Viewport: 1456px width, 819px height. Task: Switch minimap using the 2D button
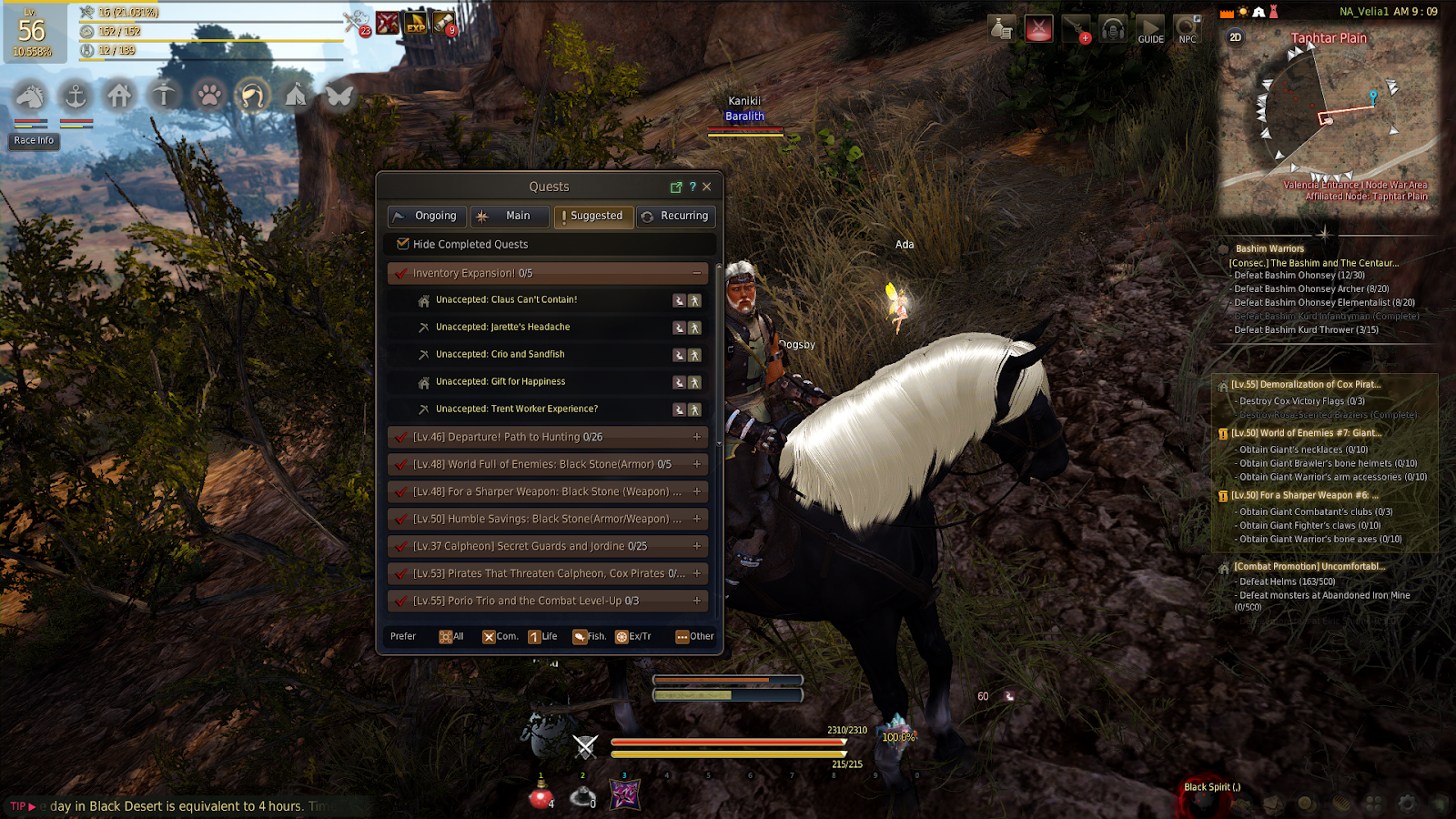1235,37
